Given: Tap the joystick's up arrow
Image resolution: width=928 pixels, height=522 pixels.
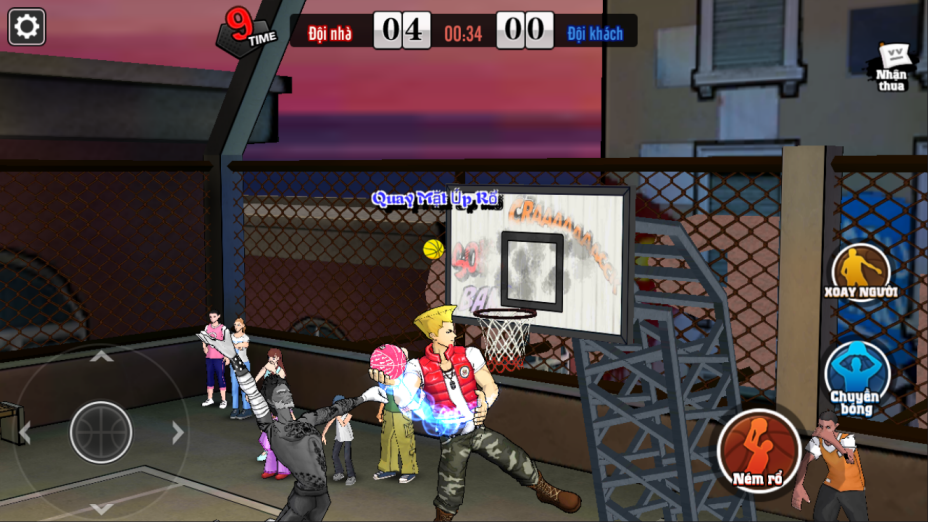Looking at the screenshot, I should click(x=101, y=356).
